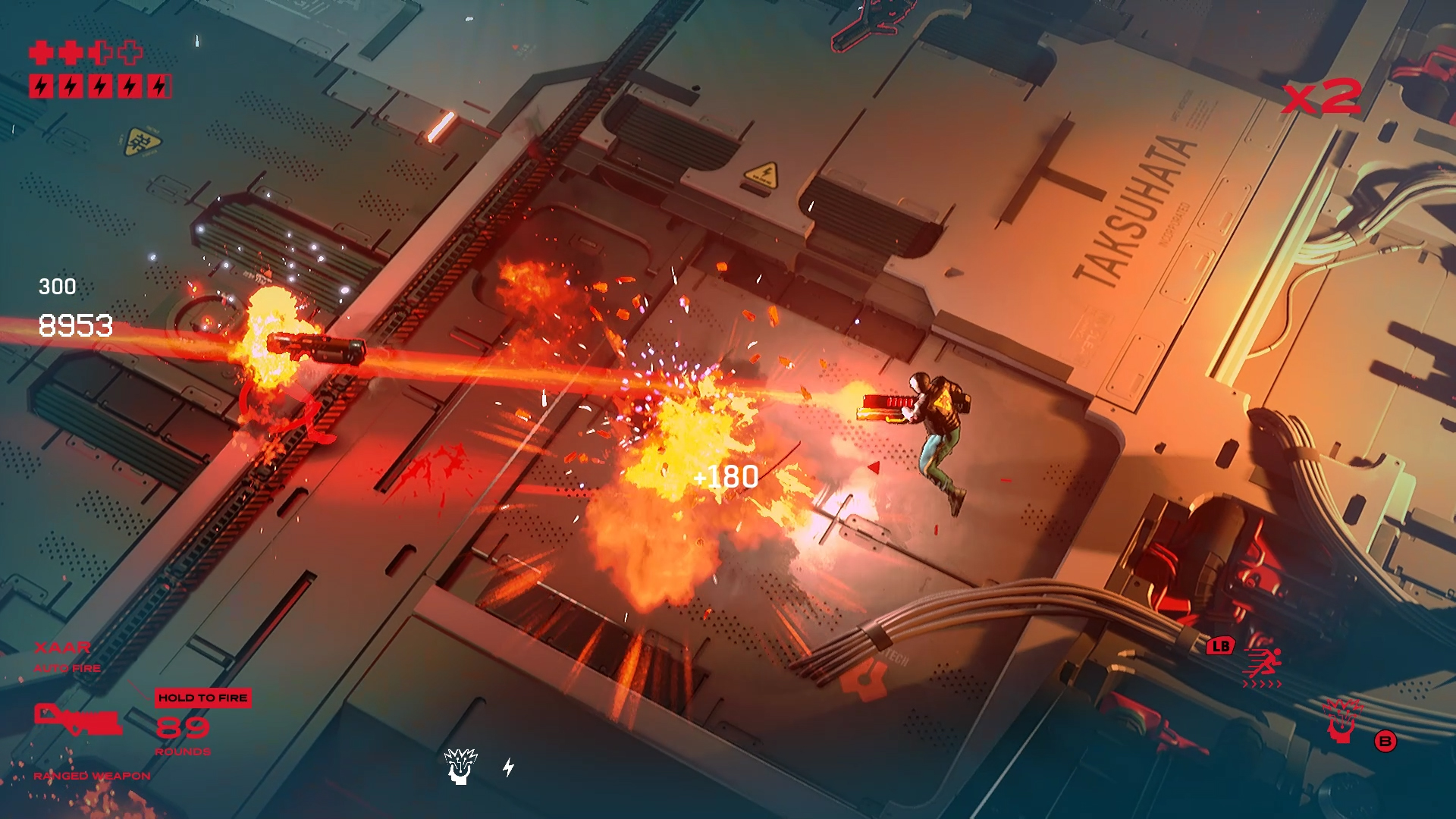Image resolution: width=1456 pixels, height=819 pixels.
Task: Activate the red sprinting figure dash ability
Action: (x=1263, y=664)
